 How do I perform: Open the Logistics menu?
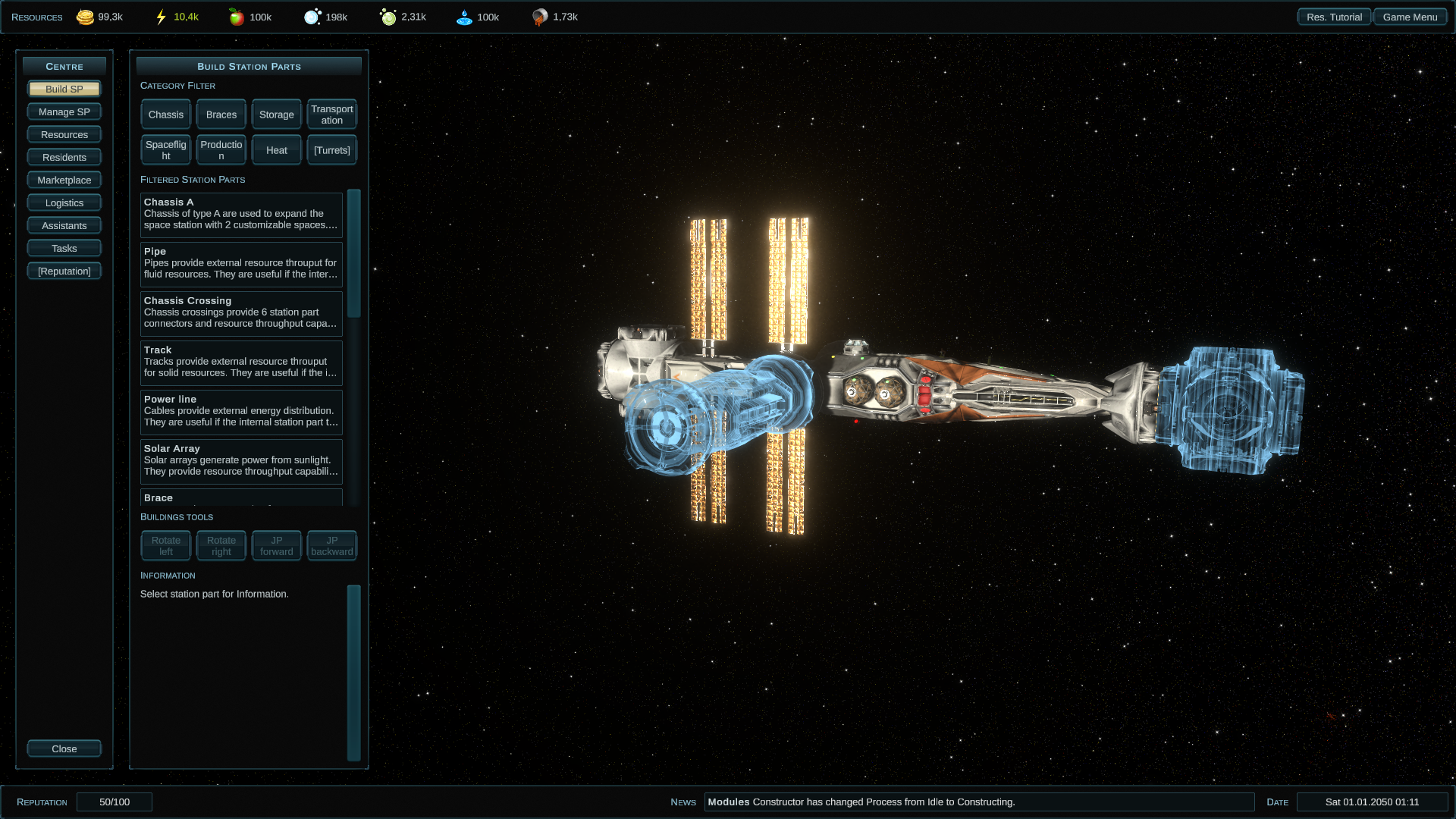pos(64,202)
